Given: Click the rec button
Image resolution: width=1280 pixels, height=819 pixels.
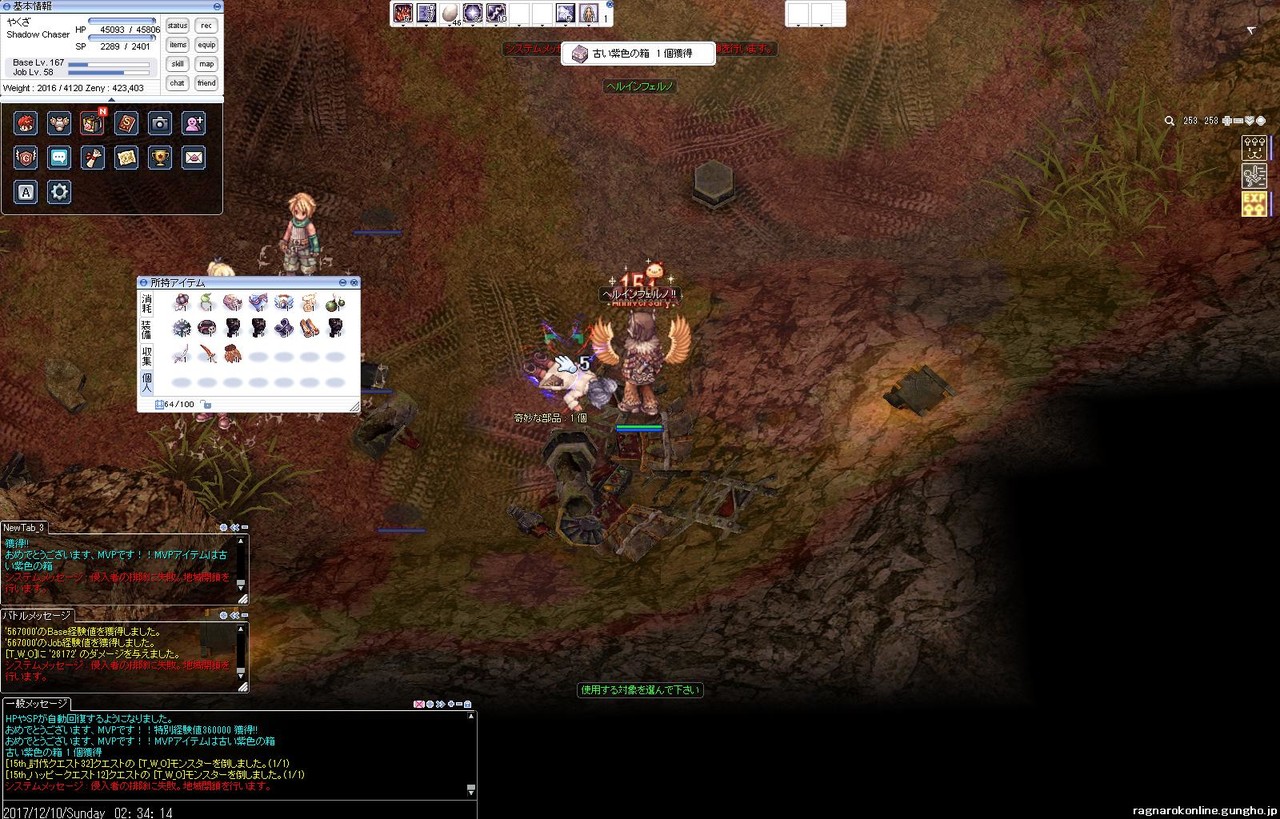Looking at the screenshot, I should pyautogui.click(x=206, y=26).
